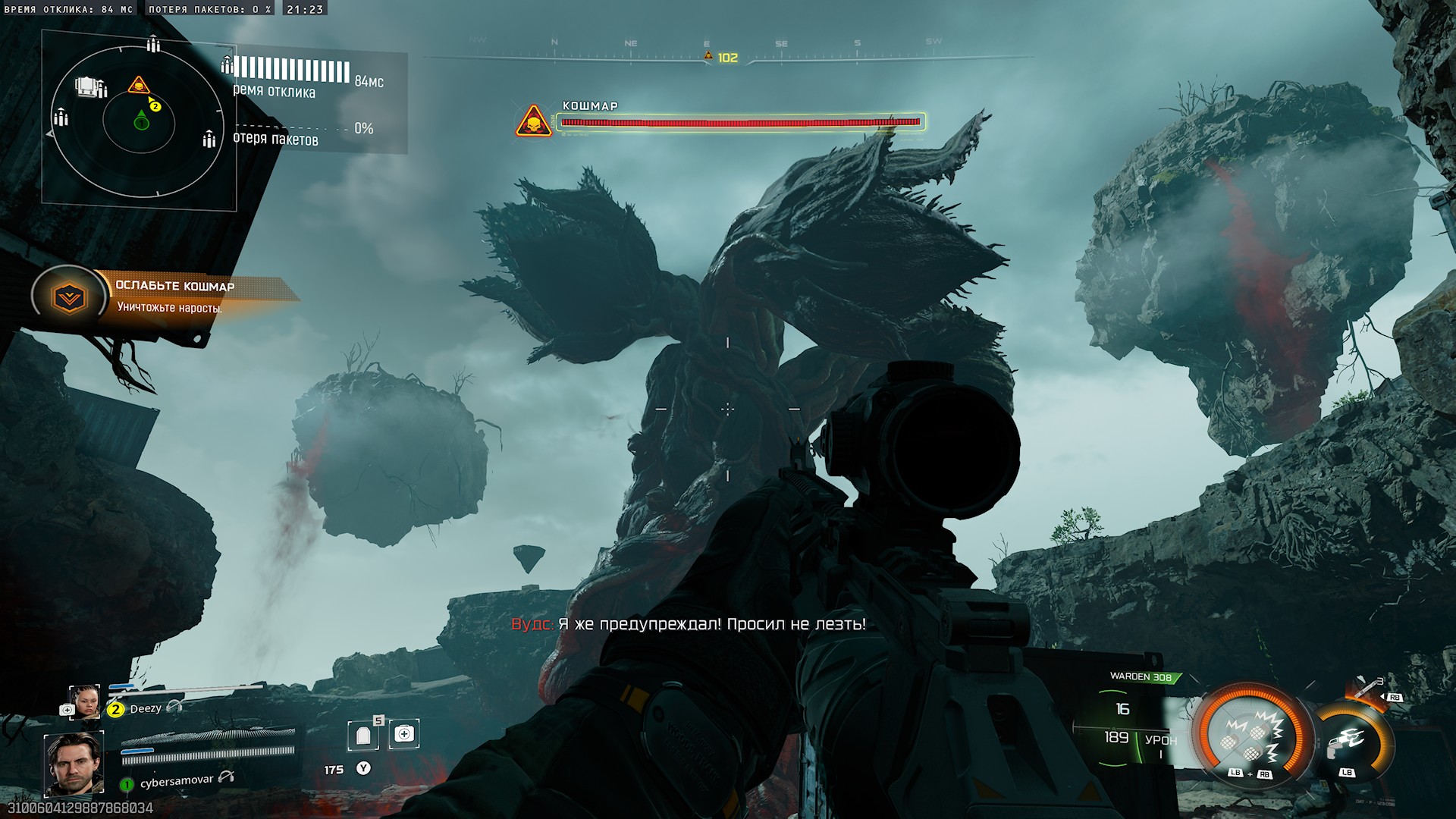Select Deezy's teammate portrait
This screenshot has height=819, width=1456.
tap(84, 702)
